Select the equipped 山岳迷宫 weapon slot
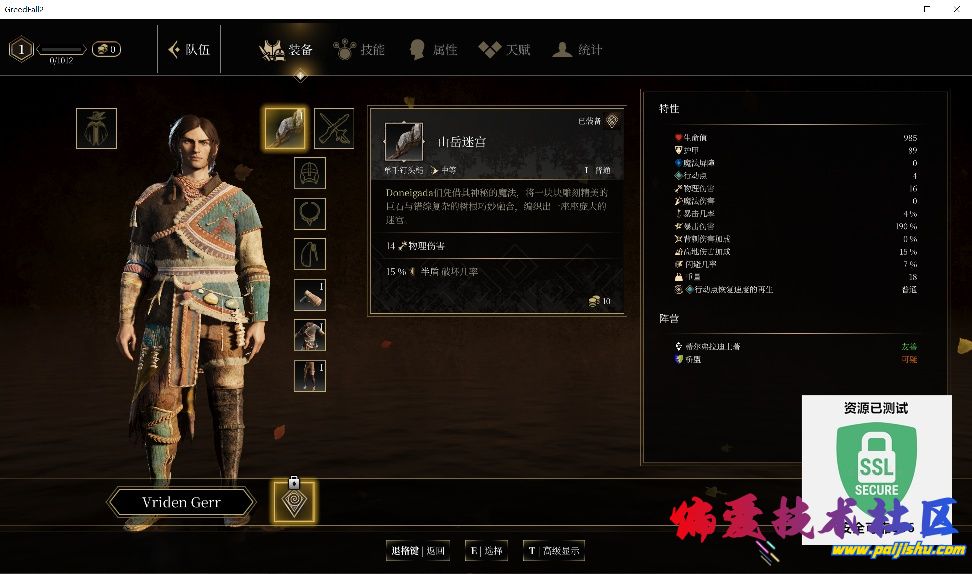 (x=285, y=128)
